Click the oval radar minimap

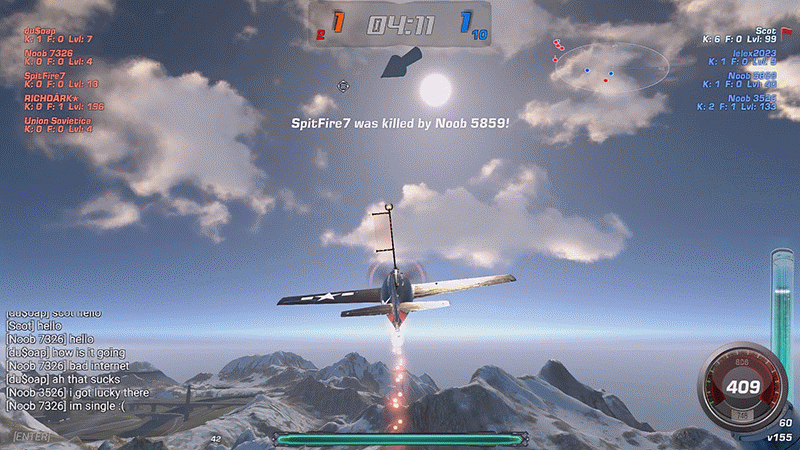point(609,69)
